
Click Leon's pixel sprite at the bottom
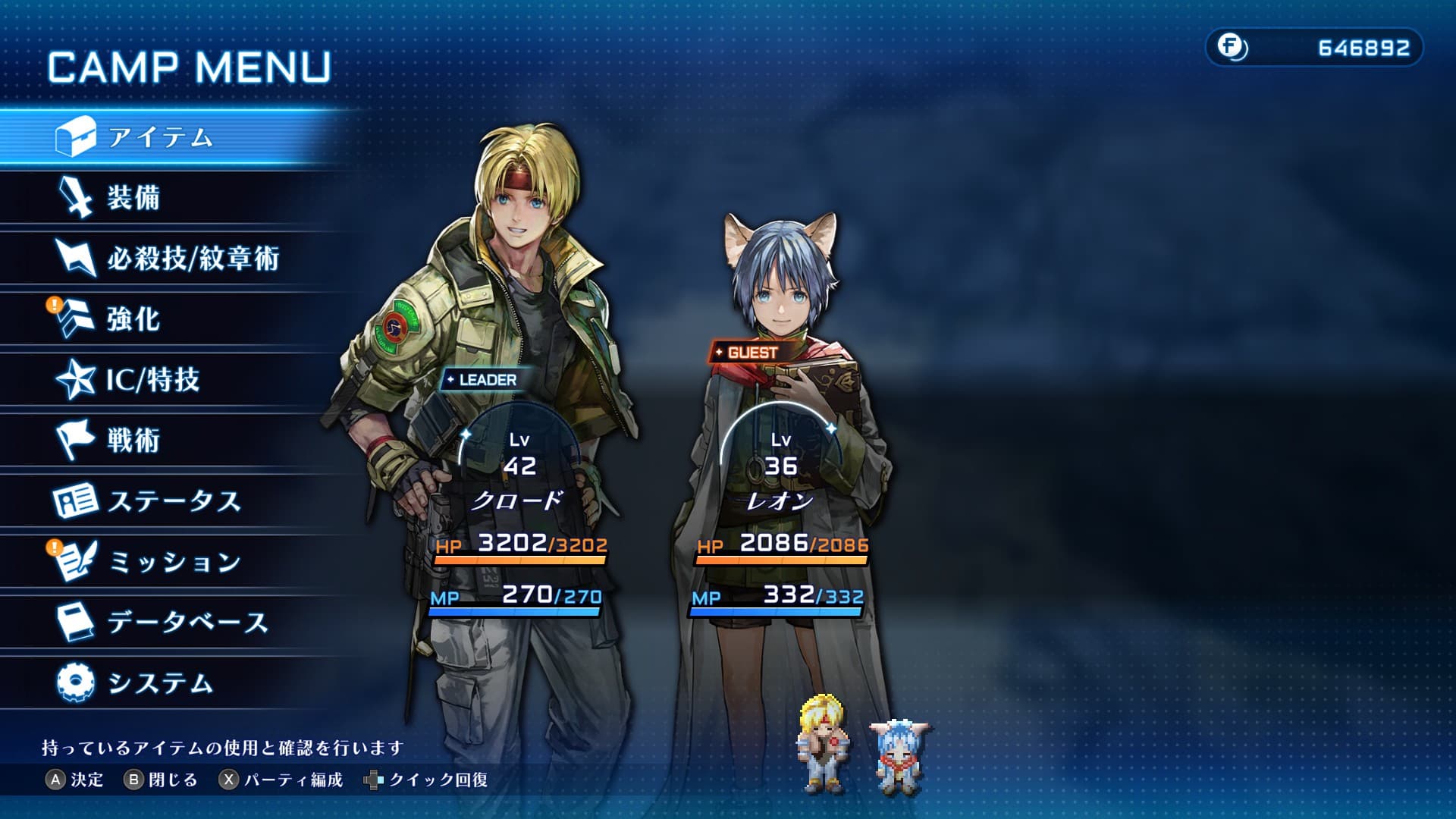(901, 756)
